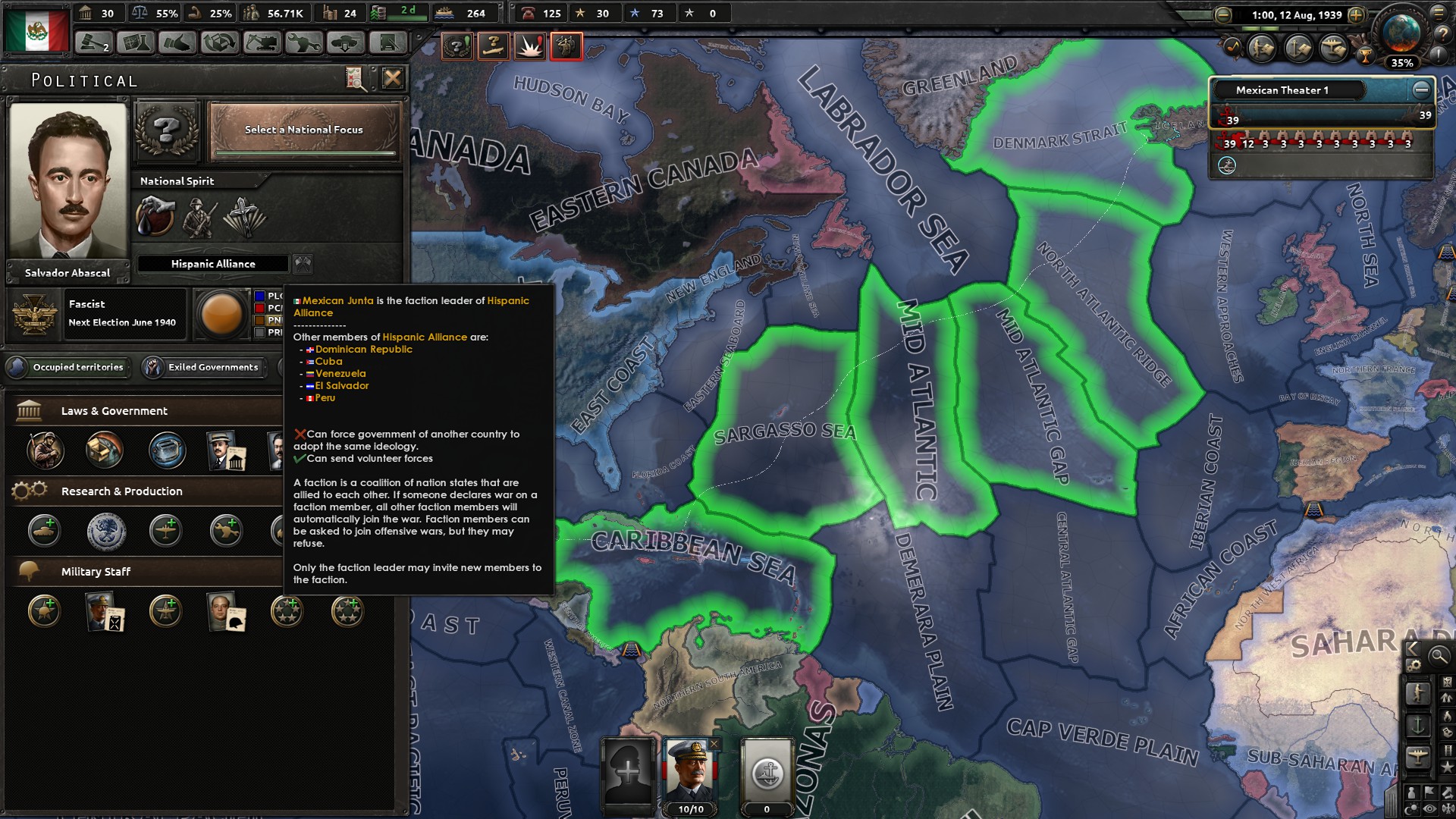The image size is (1456, 819).
Task: Select the PRI party entry
Action: [x=269, y=332]
